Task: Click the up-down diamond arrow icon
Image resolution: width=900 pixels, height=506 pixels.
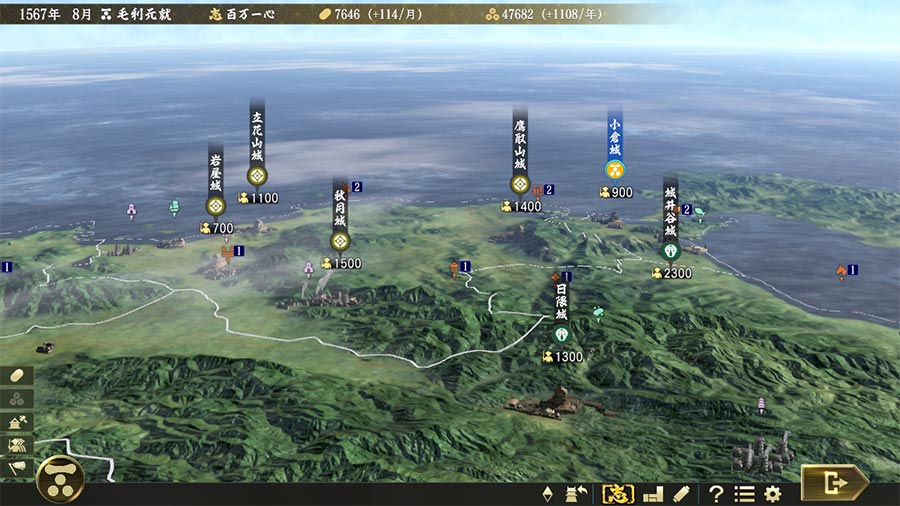Action: (x=547, y=493)
